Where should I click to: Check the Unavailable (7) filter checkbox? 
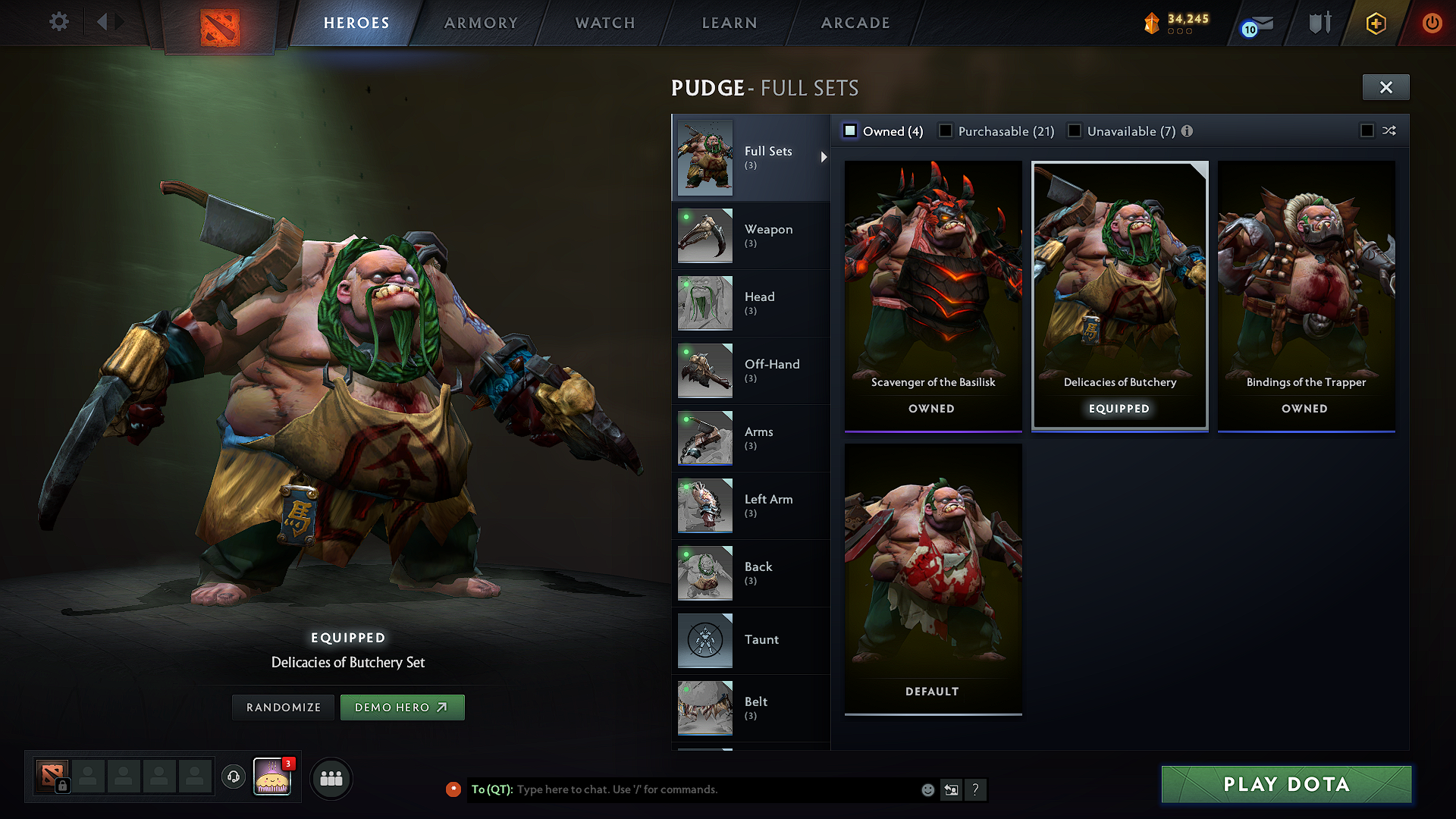tap(1075, 130)
